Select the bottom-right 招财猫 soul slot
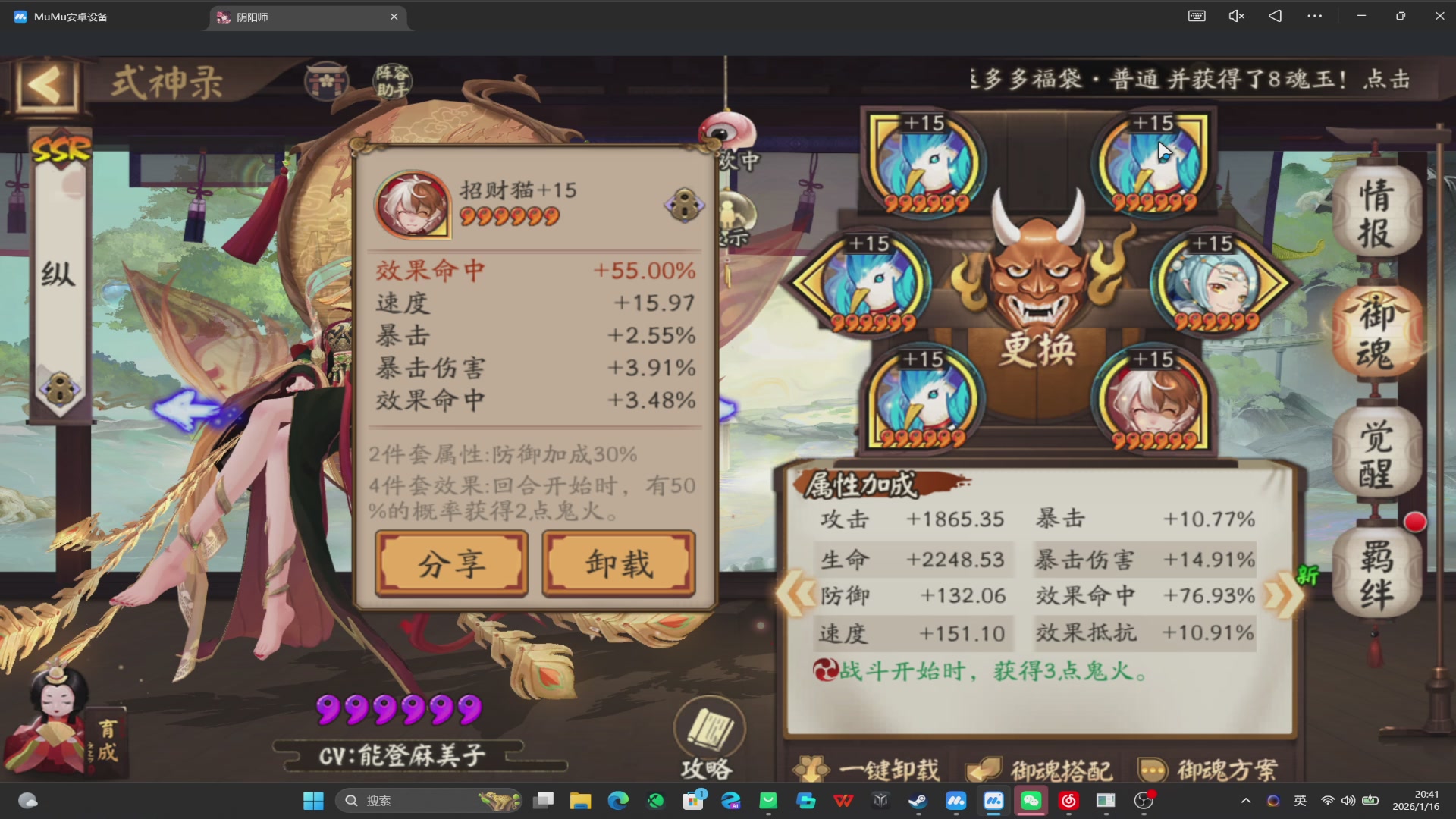 (x=1152, y=398)
